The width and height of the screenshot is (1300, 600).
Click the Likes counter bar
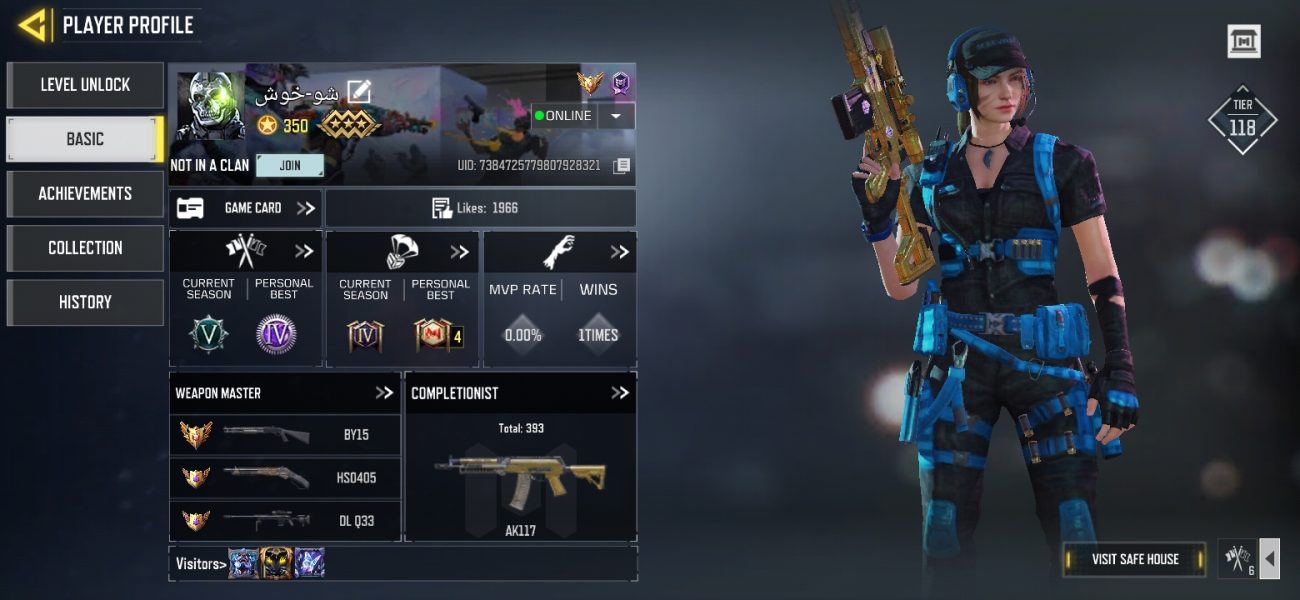[x=480, y=208]
